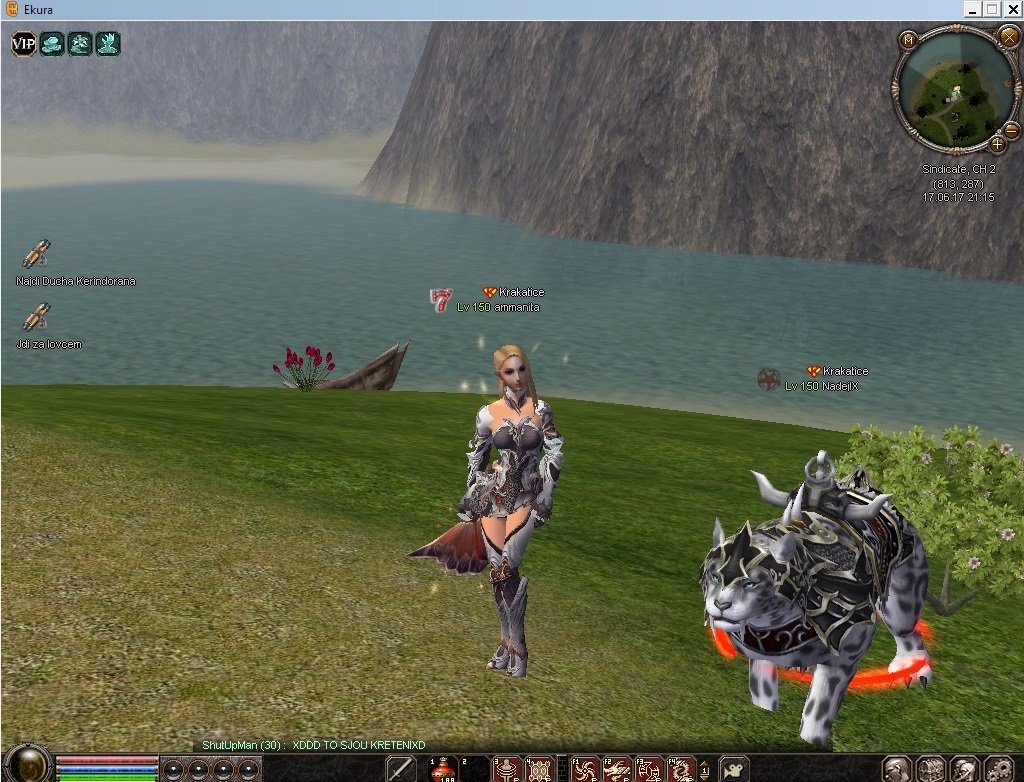Image resolution: width=1024 pixels, height=782 pixels.
Task: Switch the quickslot page with arrow stepper
Action: coord(706,769)
